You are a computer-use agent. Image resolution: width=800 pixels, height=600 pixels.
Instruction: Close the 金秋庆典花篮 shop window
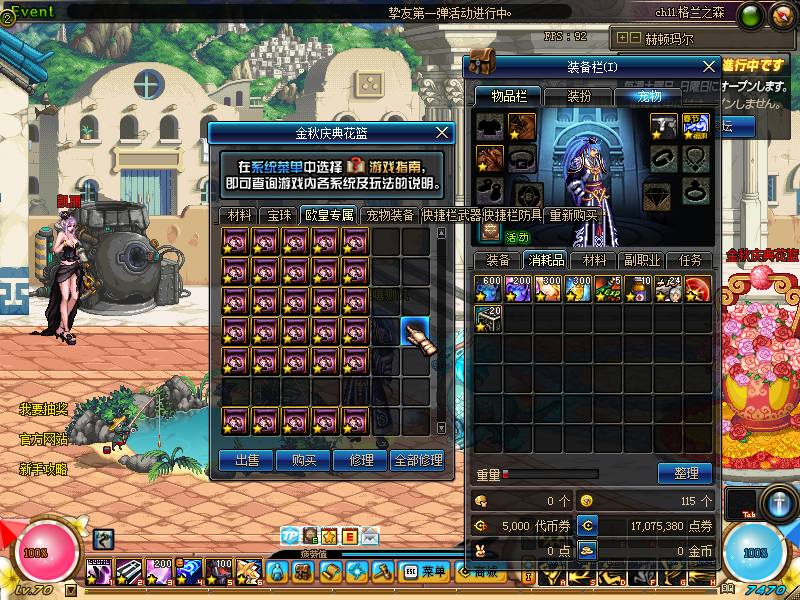tap(443, 132)
